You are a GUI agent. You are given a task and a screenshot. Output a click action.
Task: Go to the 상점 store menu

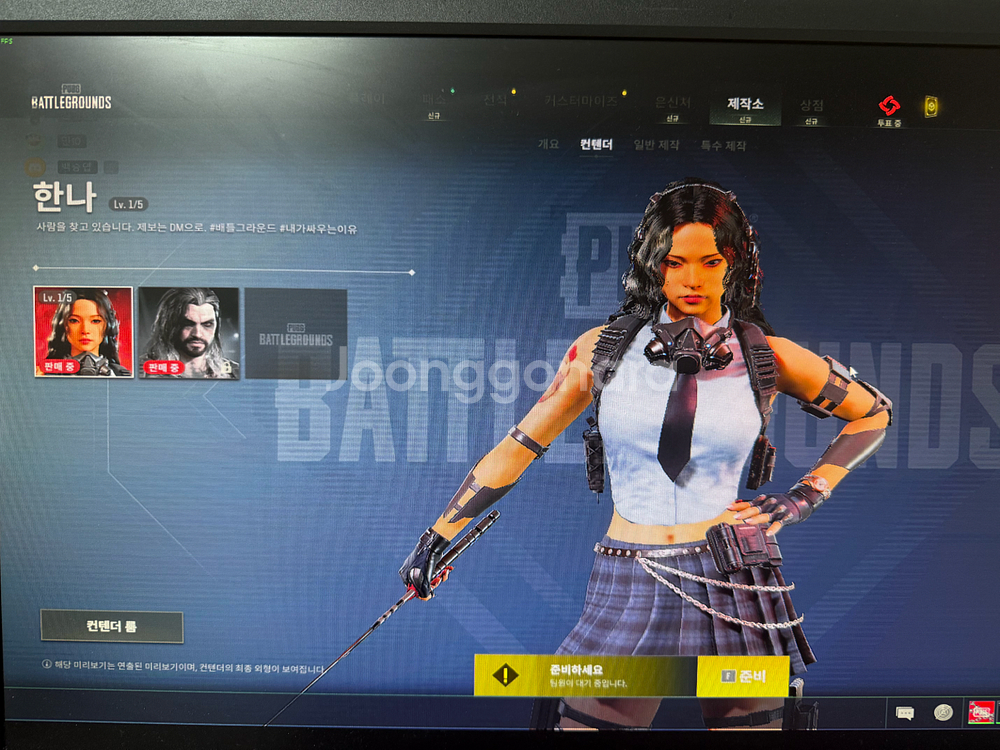click(x=812, y=106)
